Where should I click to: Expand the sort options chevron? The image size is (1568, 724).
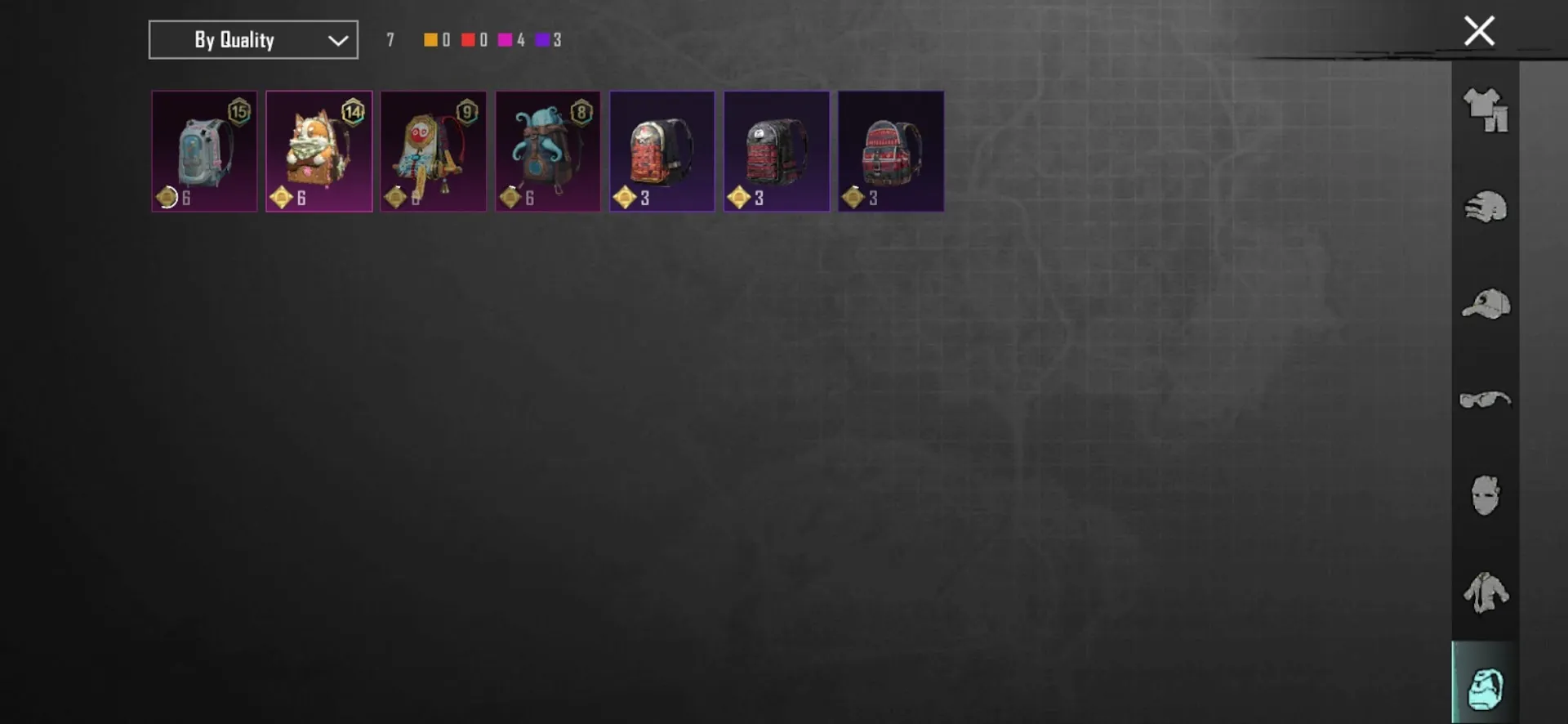(337, 39)
